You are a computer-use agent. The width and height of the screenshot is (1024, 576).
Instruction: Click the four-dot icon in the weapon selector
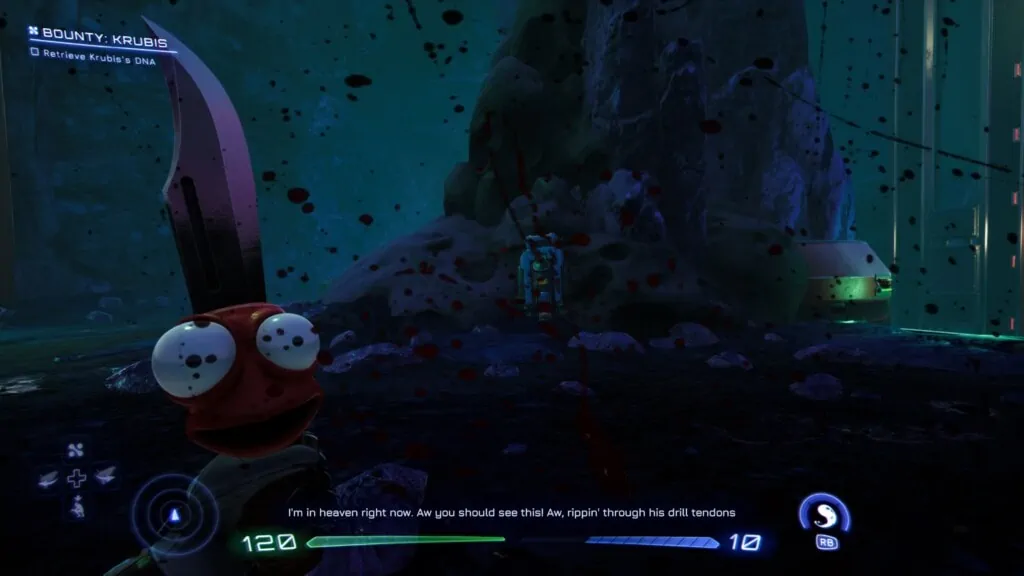pos(76,450)
